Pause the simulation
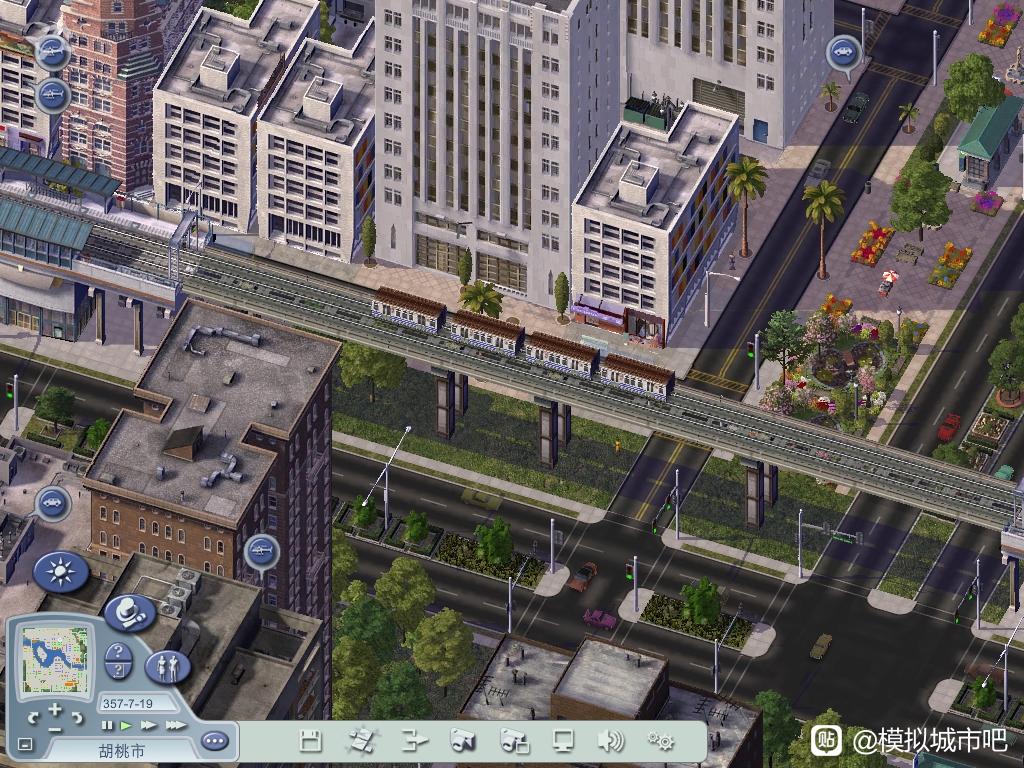Viewport: 1024px width, 768px height. point(107,725)
